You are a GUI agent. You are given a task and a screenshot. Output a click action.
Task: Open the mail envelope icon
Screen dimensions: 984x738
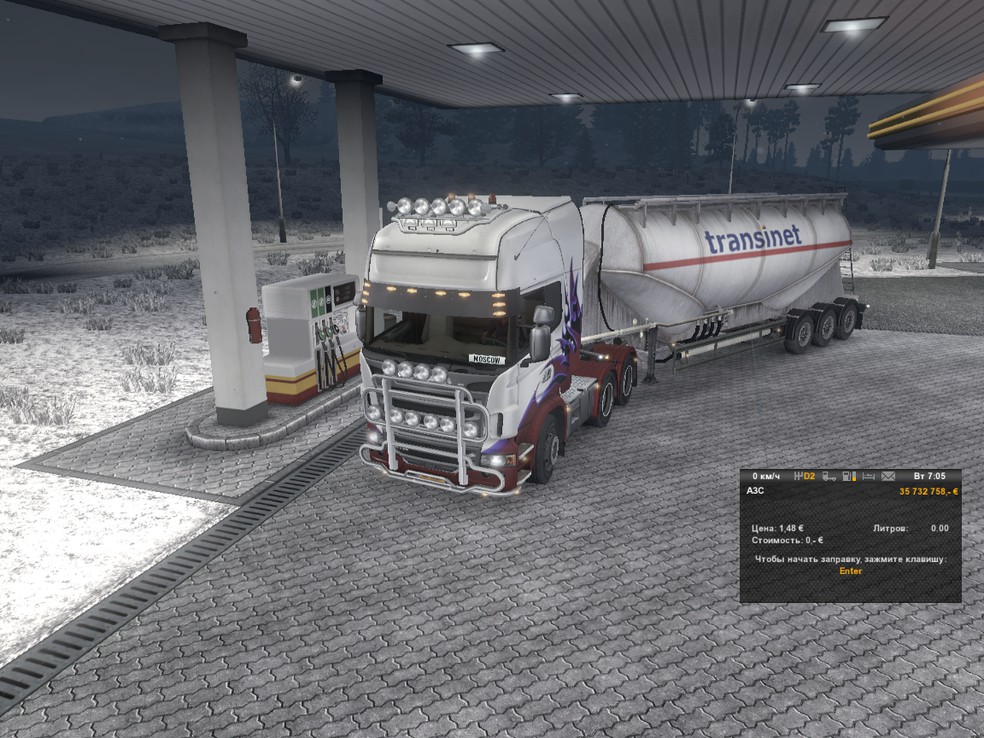coord(888,476)
